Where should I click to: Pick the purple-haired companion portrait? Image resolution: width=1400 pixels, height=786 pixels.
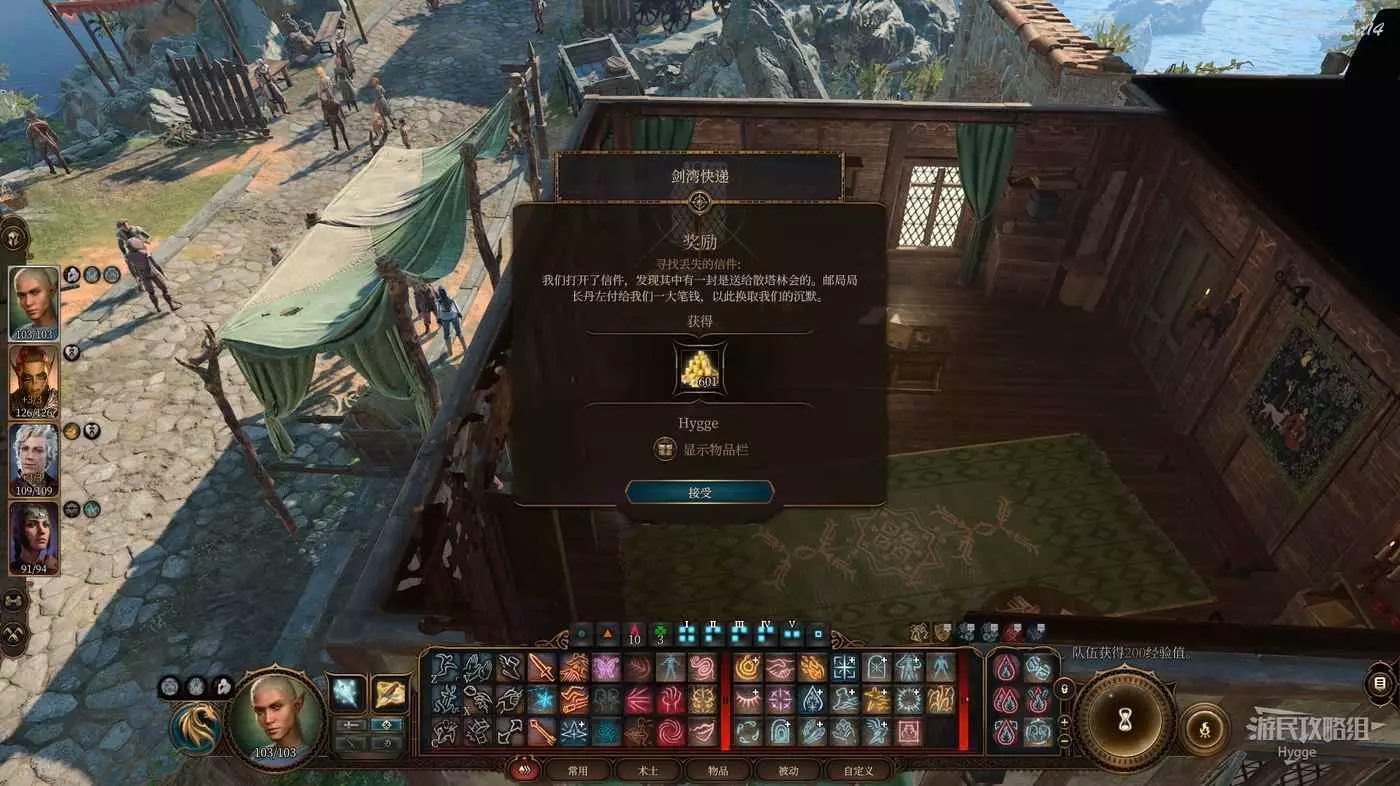(x=34, y=538)
